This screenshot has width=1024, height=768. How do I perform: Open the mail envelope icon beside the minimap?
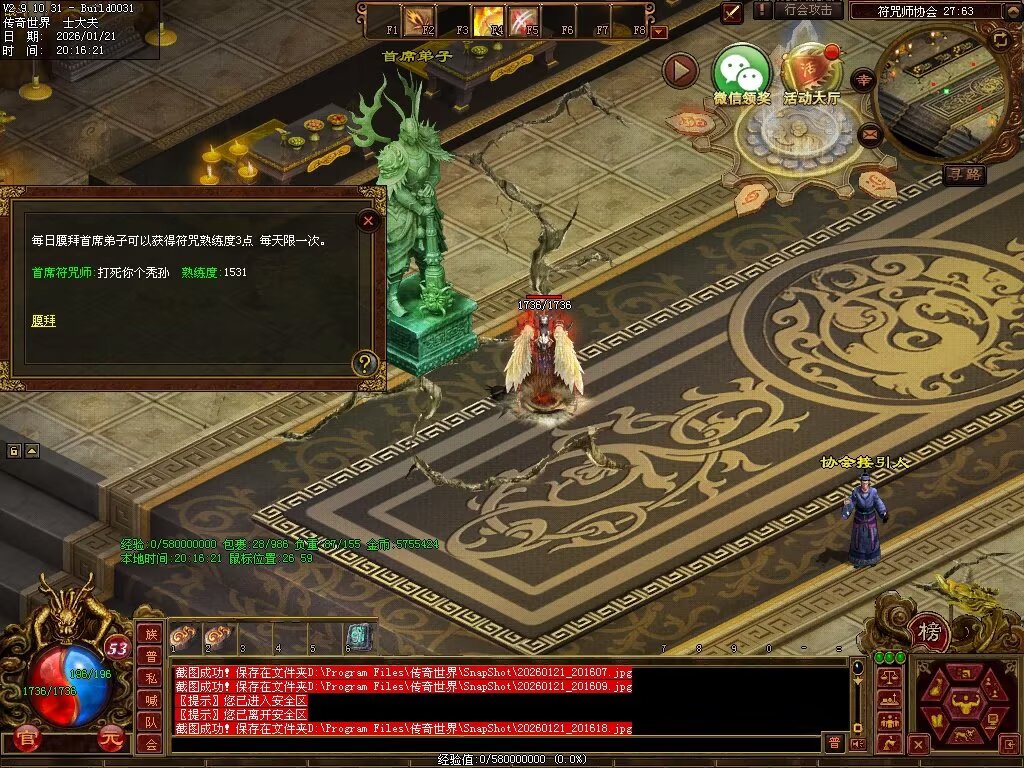tap(869, 132)
